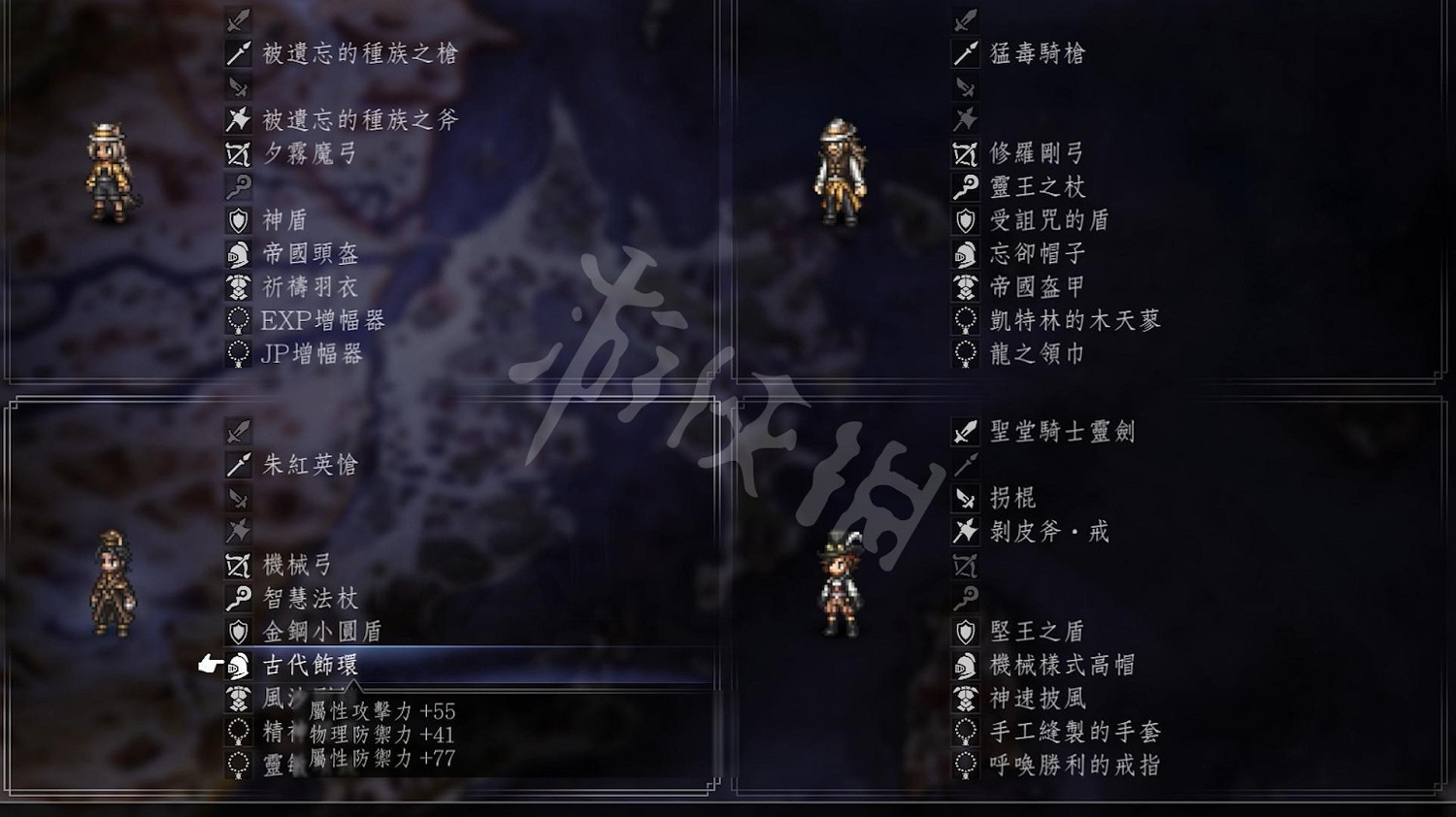
Task: Select the staff icon next to 靈王之杖
Action: 964,186
